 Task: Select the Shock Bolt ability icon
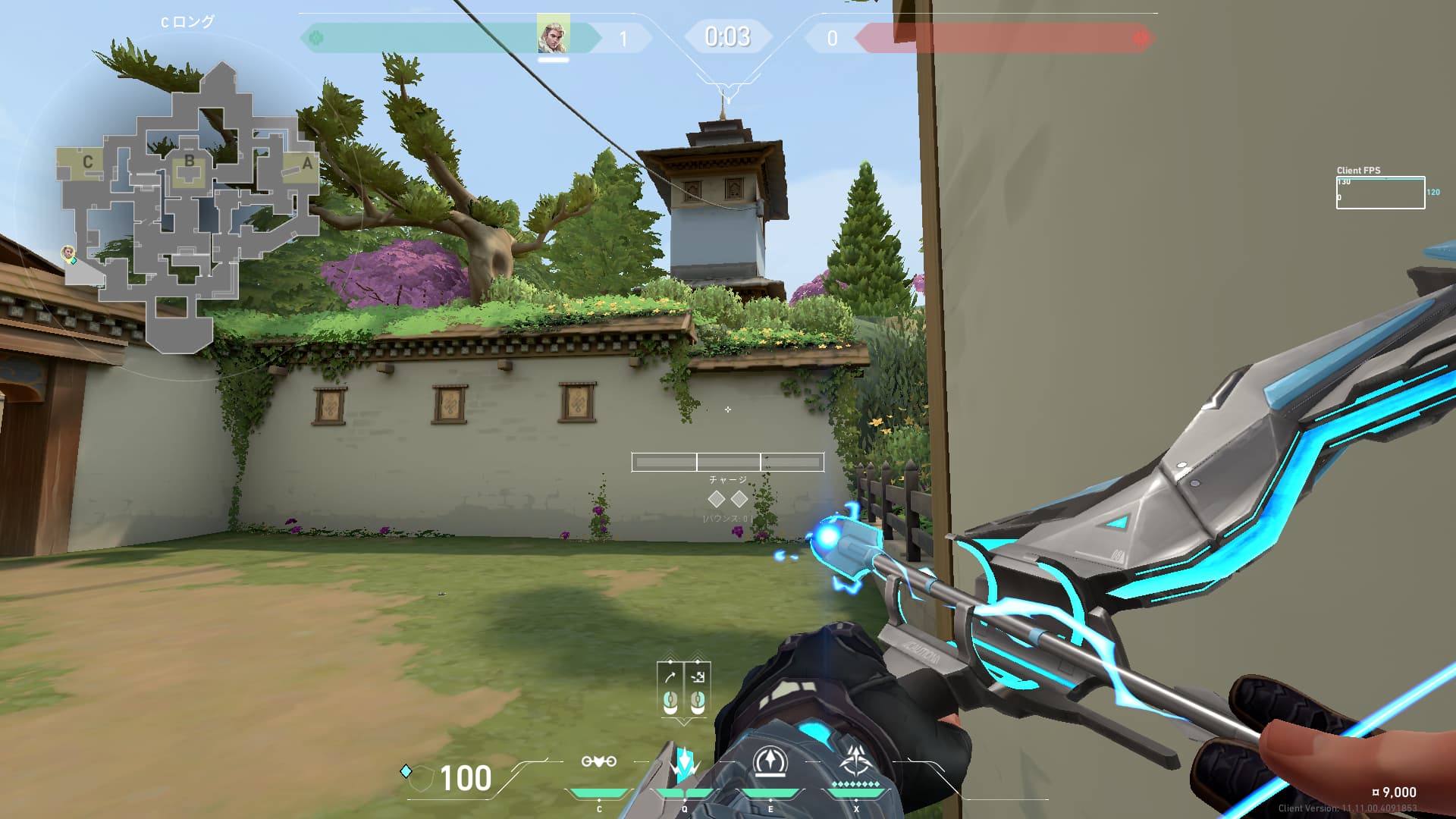(x=685, y=764)
